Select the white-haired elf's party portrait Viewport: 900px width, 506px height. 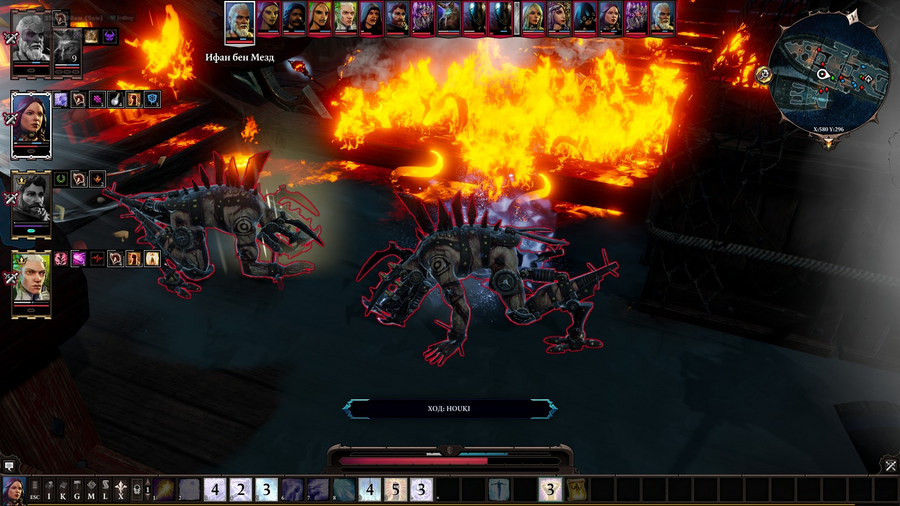30,282
